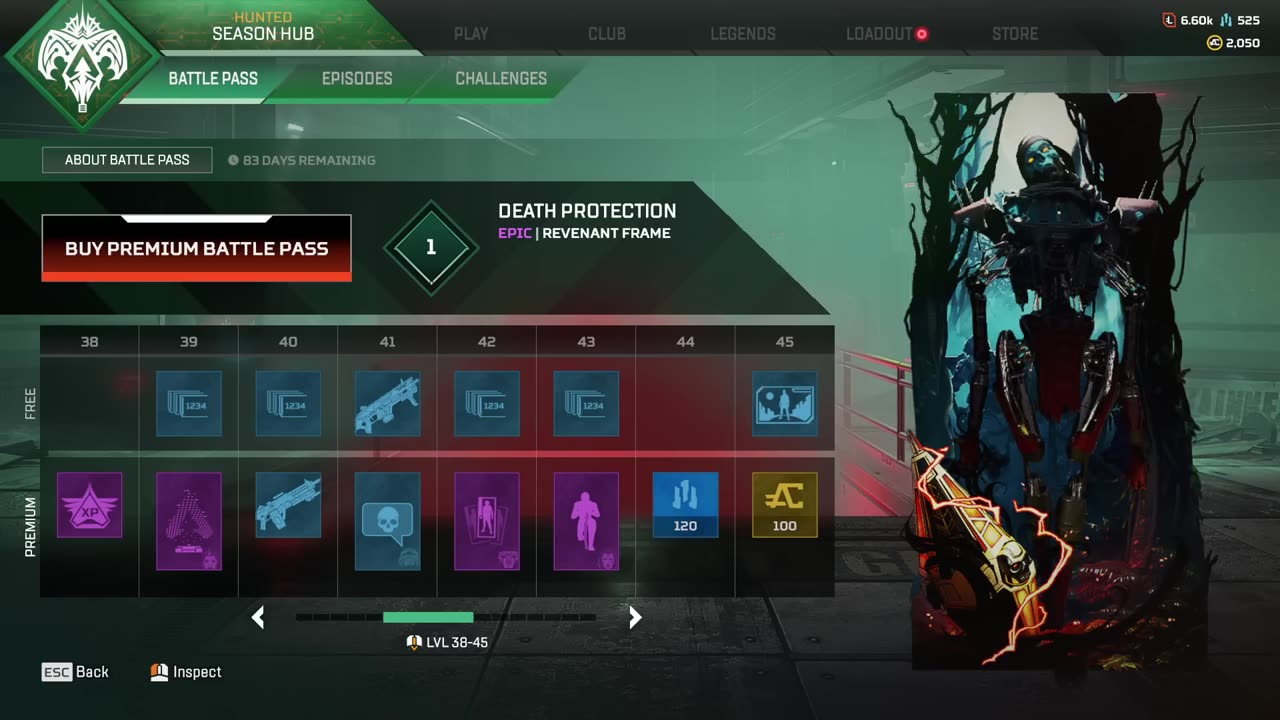Buy the Premium Battle Pass
Image resolution: width=1280 pixels, height=720 pixels.
pos(196,248)
